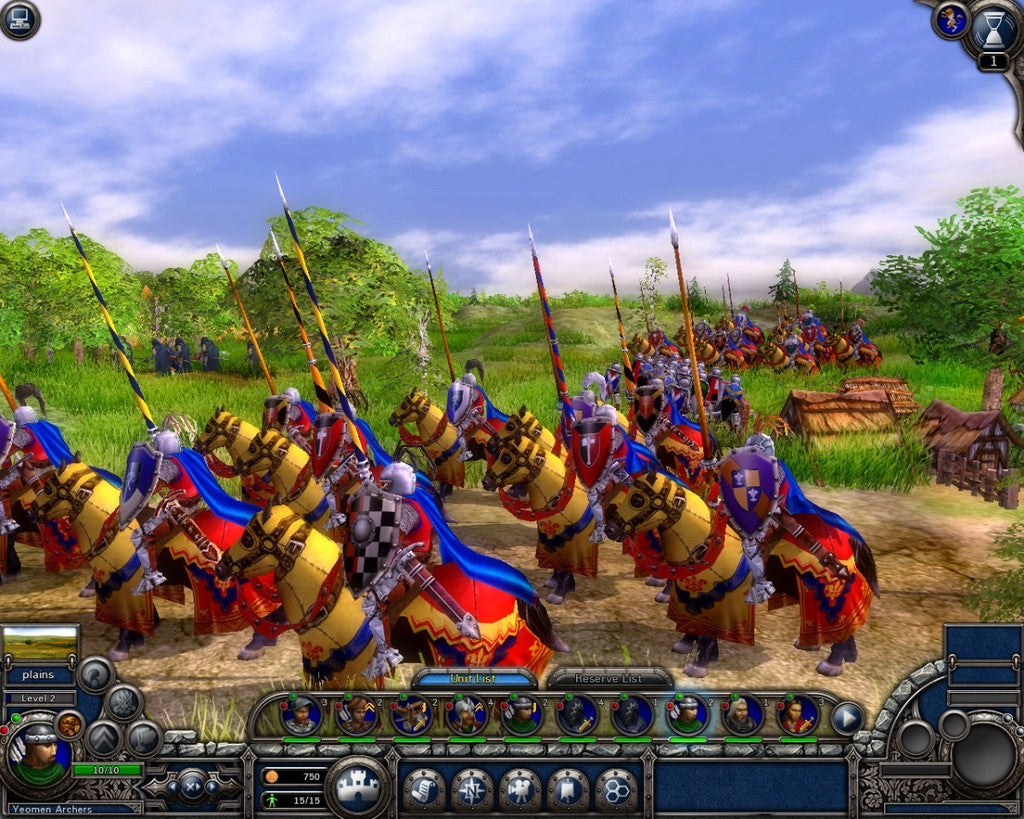Select the double chevron rank button
This screenshot has width=1024, height=819.
102,739
